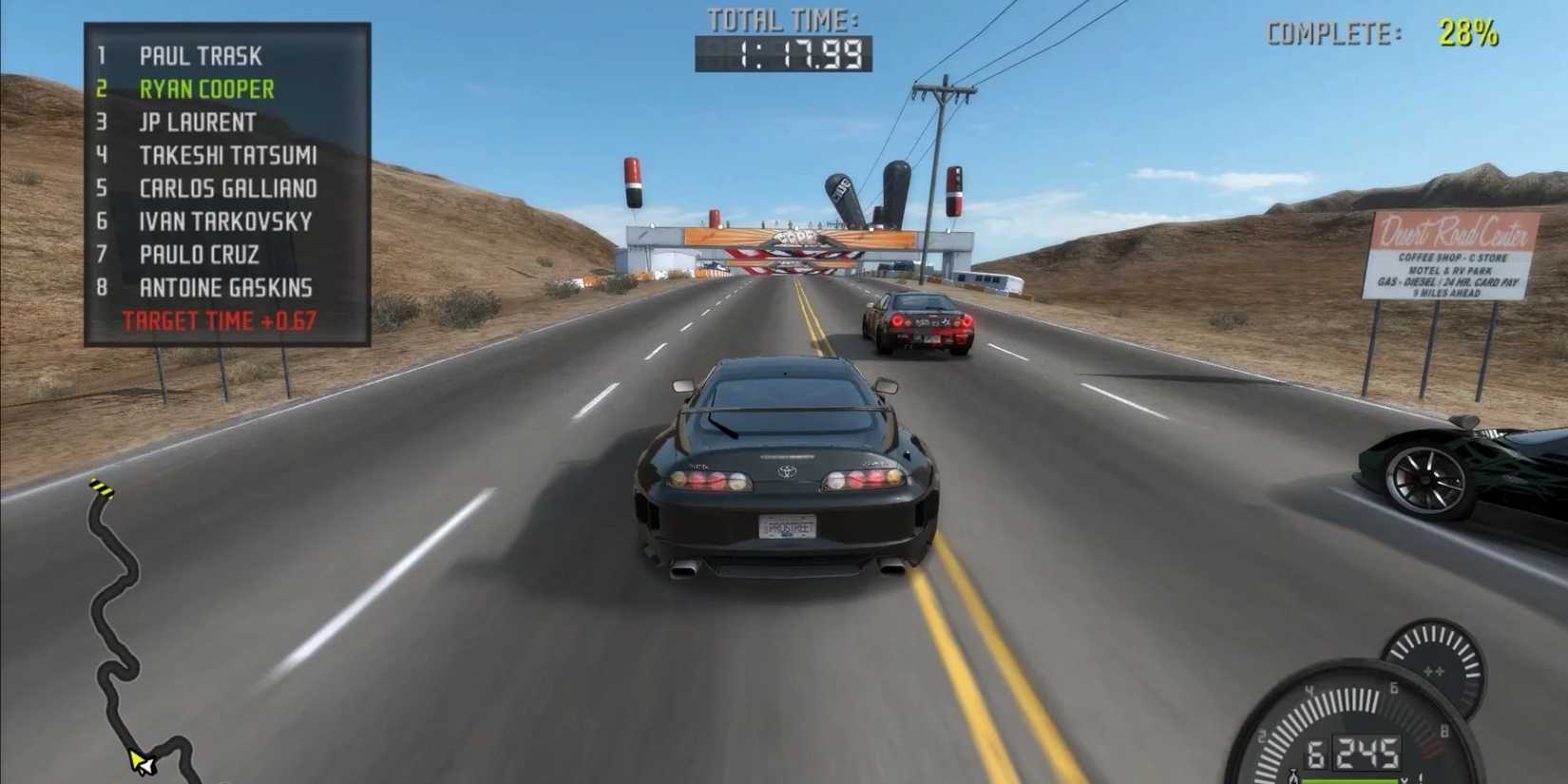Click the green nitrous bar below the speed
The height and width of the screenshot is (784, 1568).
click(1348, 781)
